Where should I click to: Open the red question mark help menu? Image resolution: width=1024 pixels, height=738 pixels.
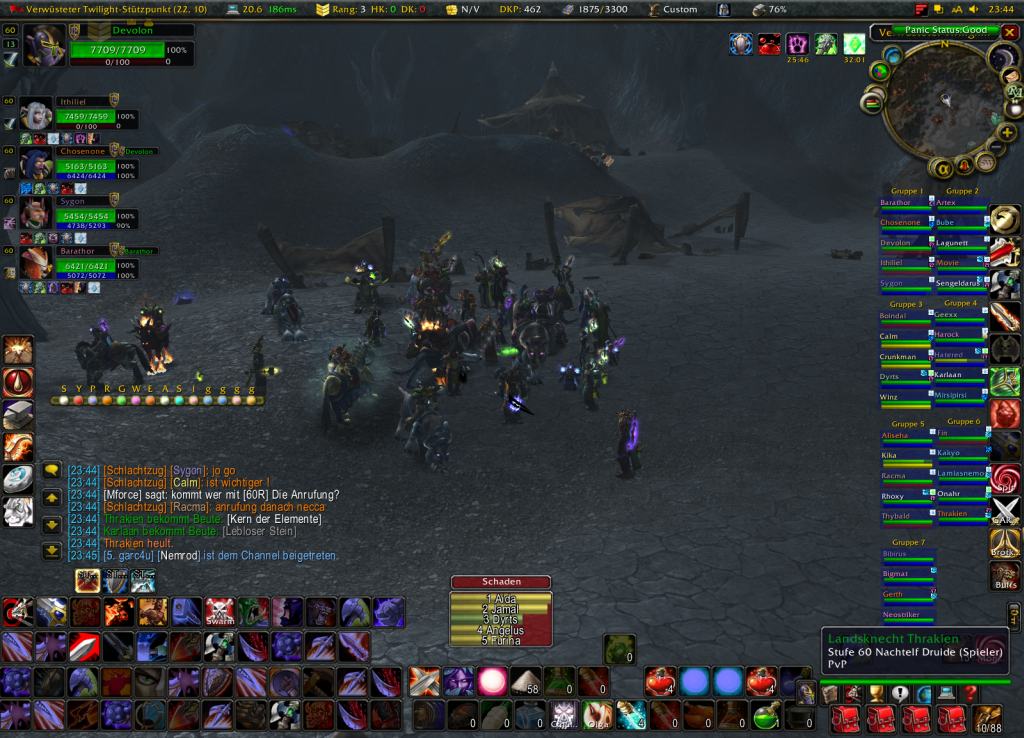969,693
